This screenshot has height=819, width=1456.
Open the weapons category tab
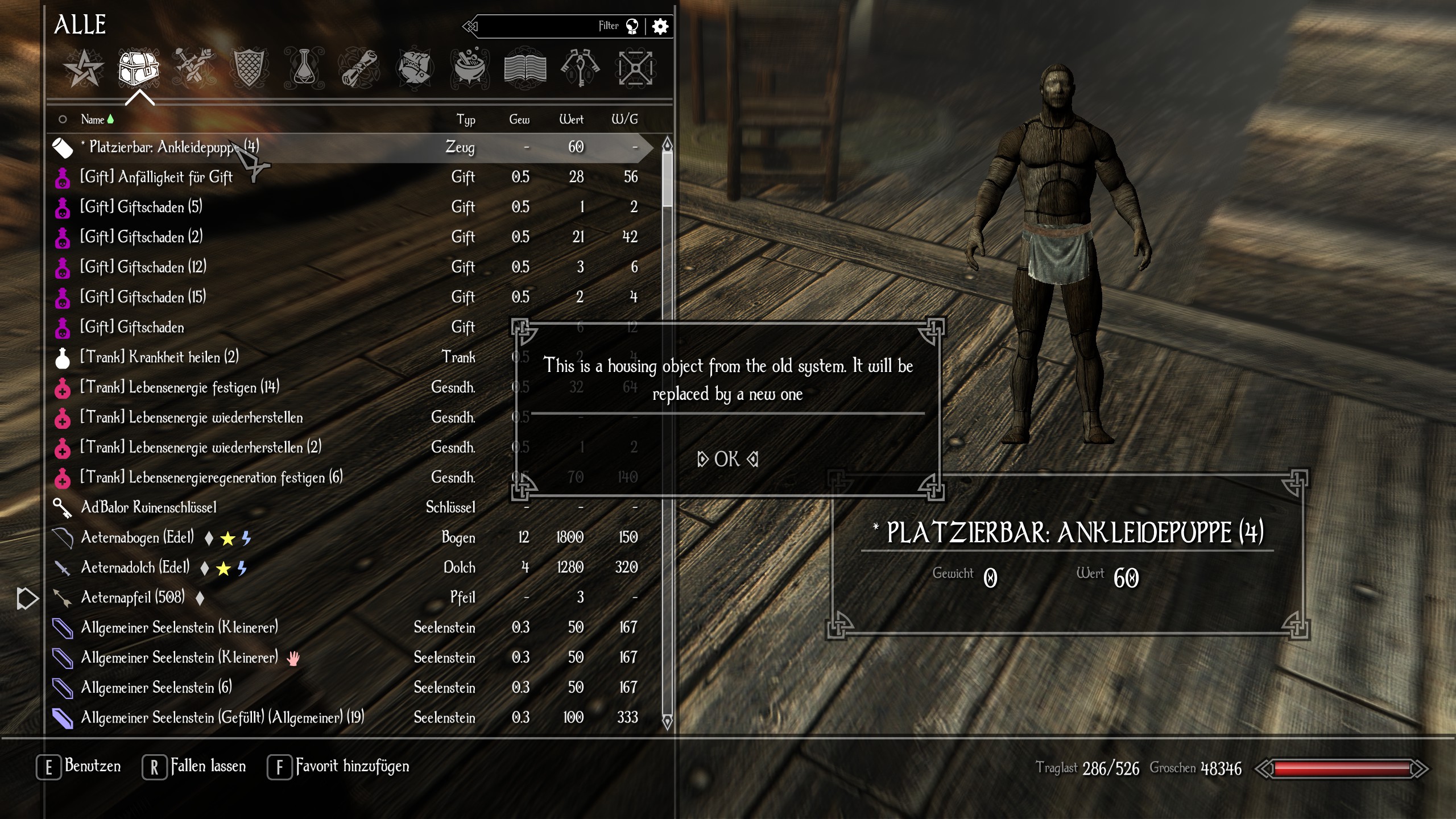point(194,69)
